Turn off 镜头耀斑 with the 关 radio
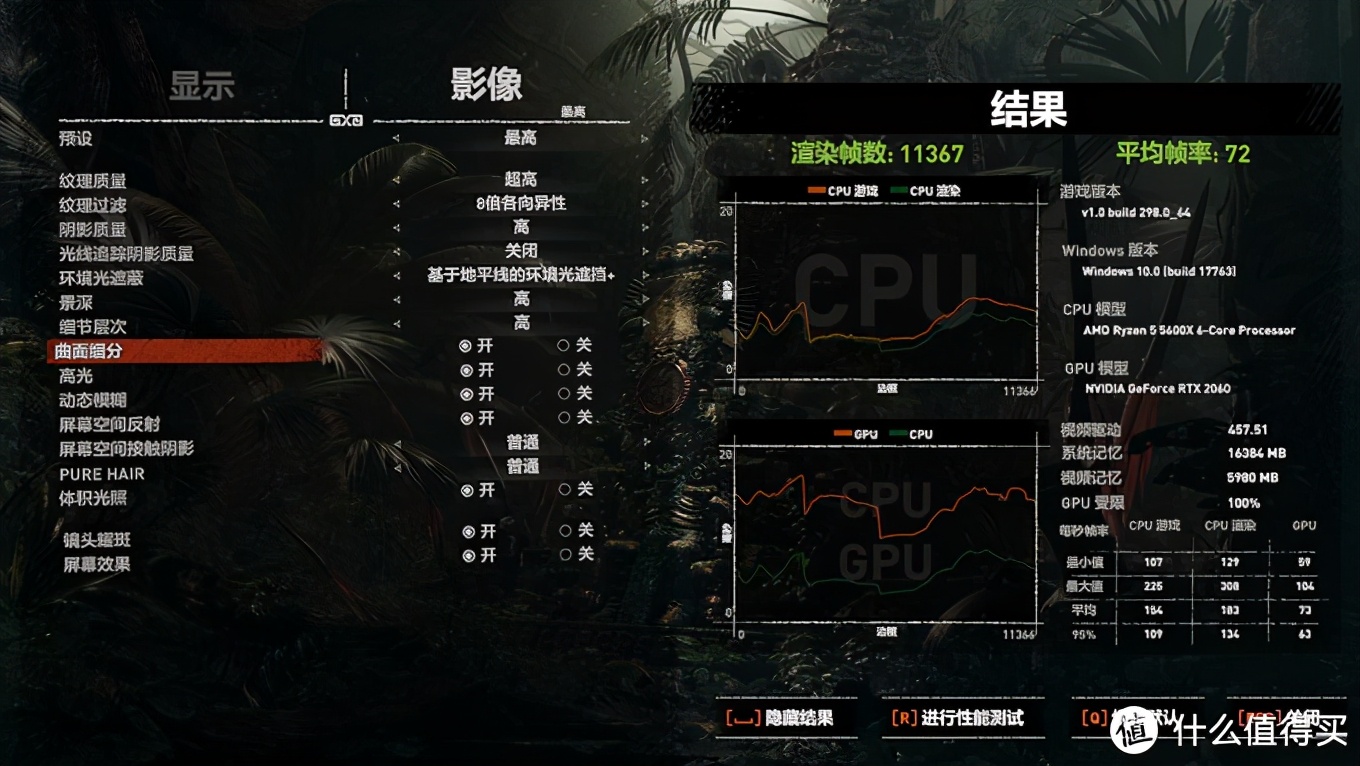Viewport: 1360px width, 766px height. click(x=566, y=532)
